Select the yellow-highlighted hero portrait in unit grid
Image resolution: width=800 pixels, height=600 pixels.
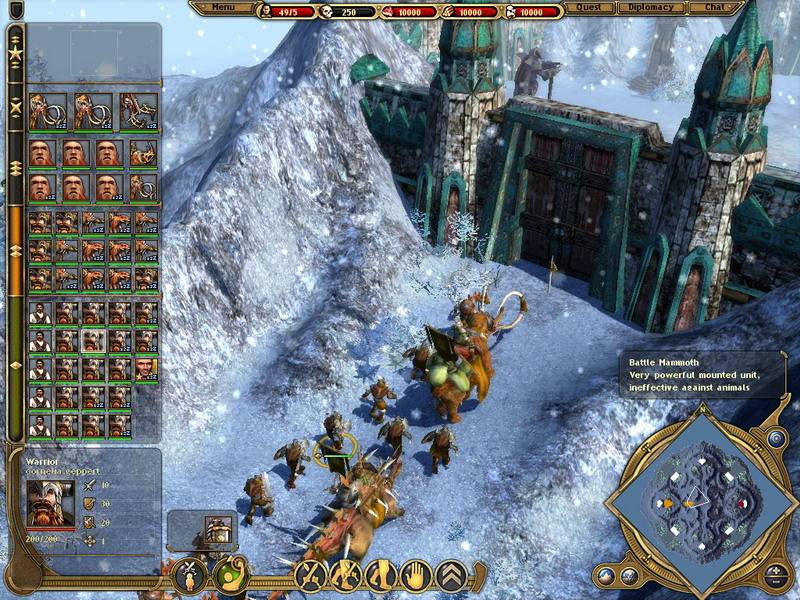click(x=146, y=369)
